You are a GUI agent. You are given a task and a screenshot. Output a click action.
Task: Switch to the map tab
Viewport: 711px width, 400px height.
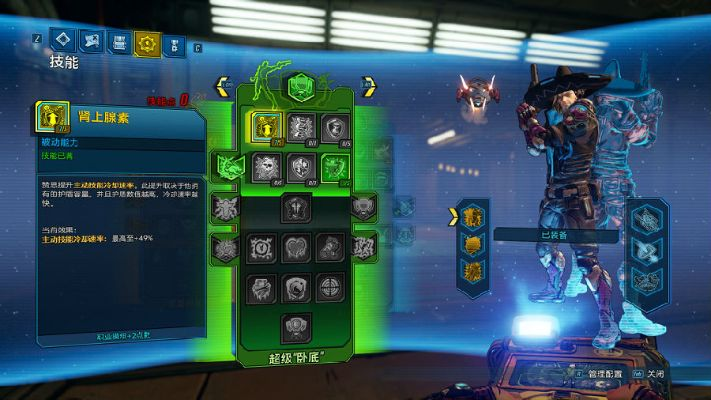[x=92, y=42]
